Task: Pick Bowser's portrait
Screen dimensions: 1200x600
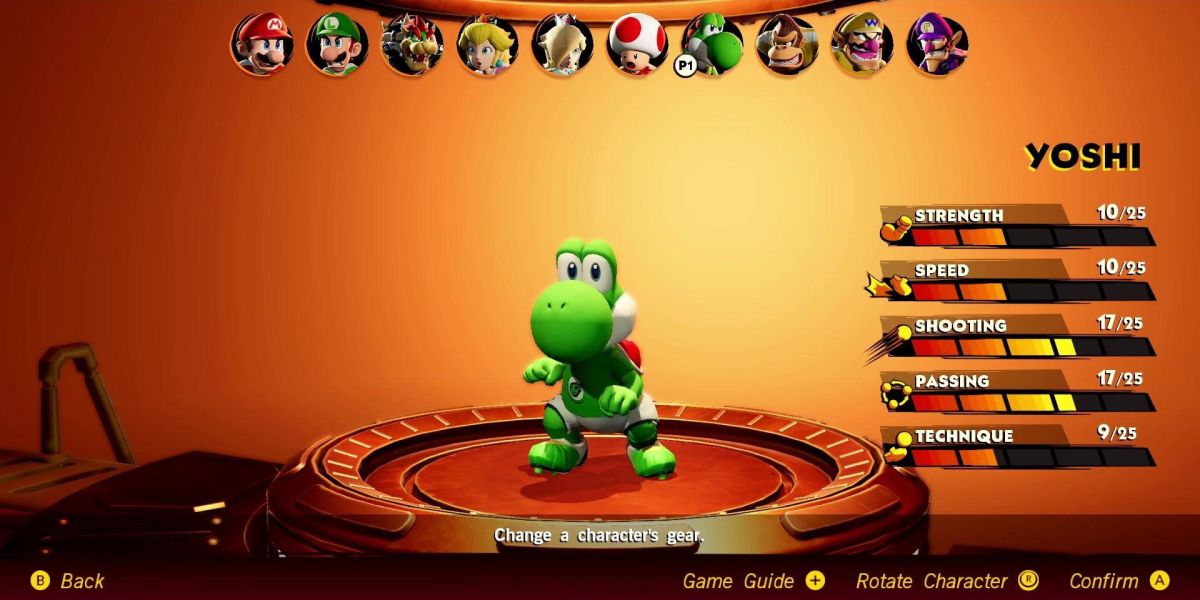Action: click(412, 44)
